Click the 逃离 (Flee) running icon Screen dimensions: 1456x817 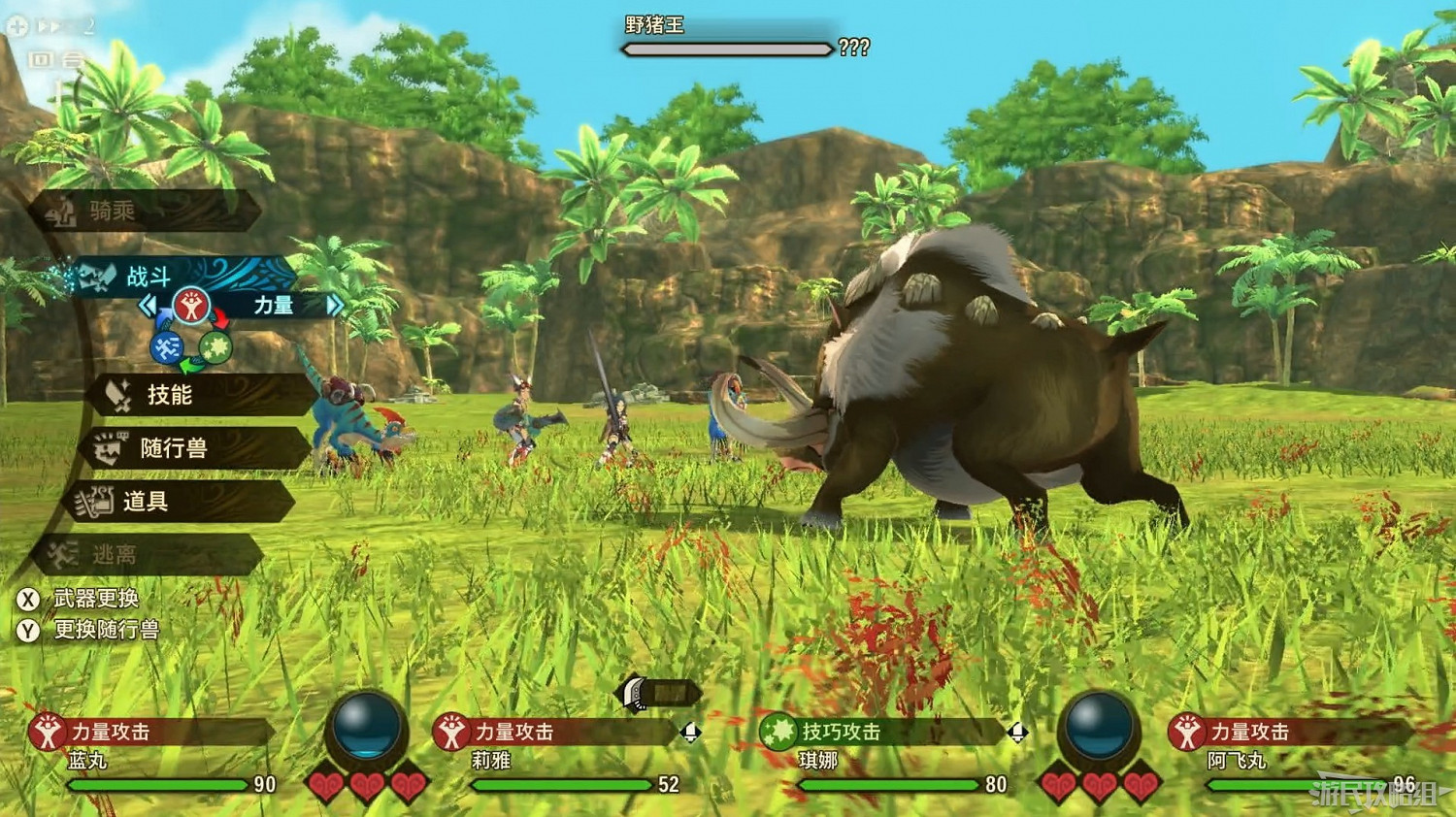60,554
